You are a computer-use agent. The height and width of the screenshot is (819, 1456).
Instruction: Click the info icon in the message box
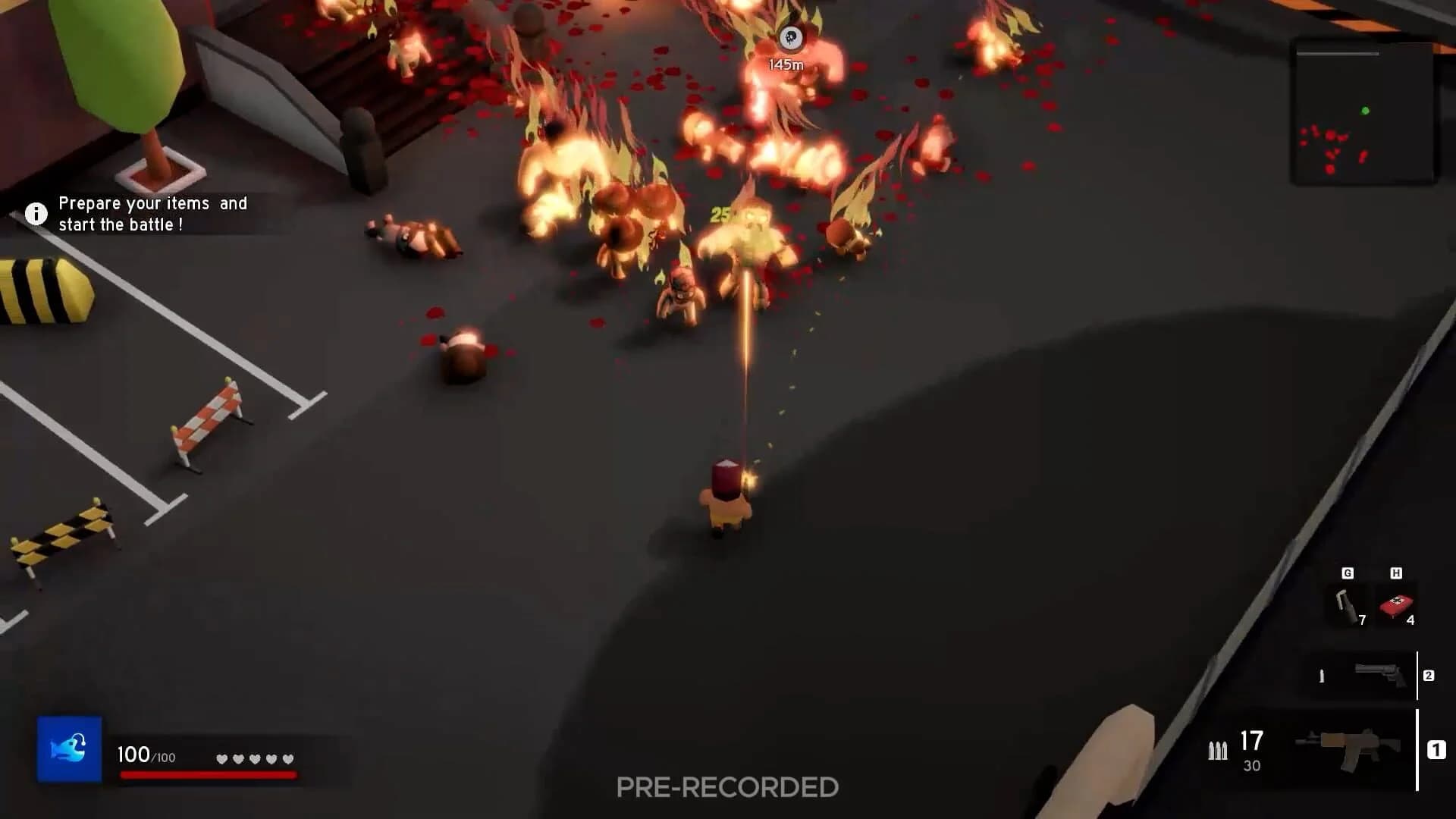pos(35,213)
